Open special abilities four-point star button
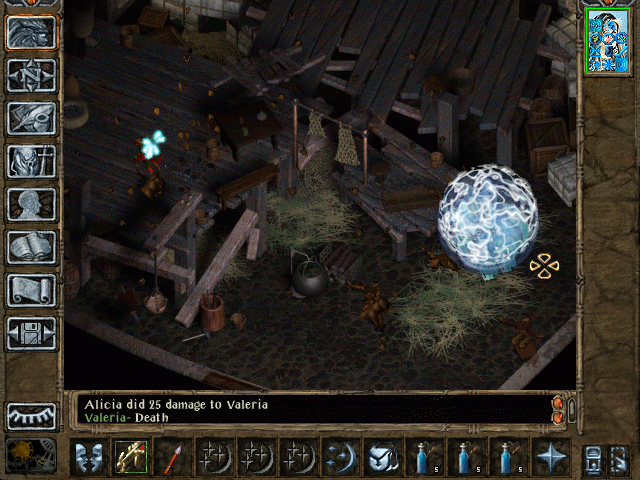Viewport: 640px width, 480px height. click(x=550, y=457)
